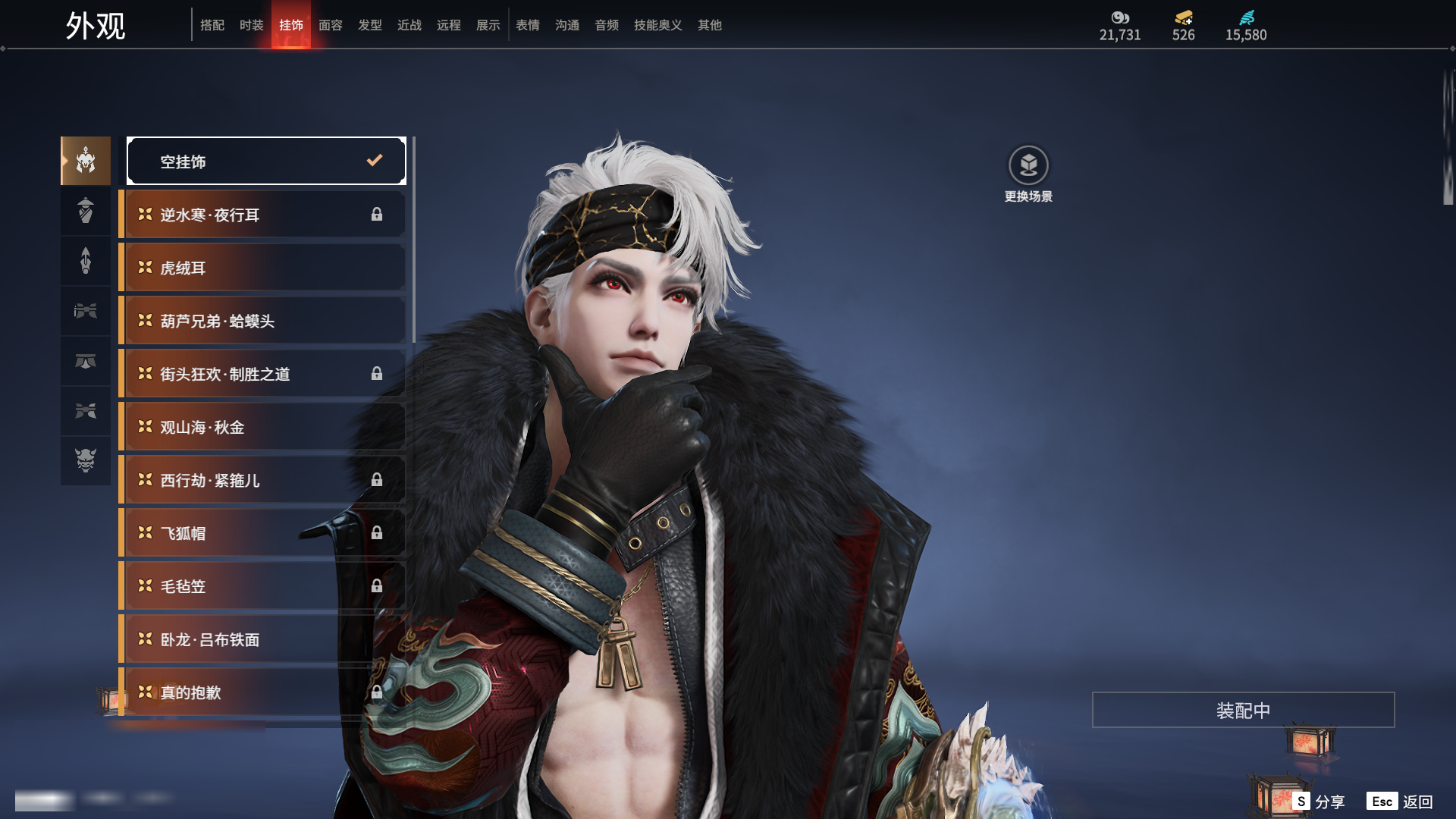Select the 卧龙·吕布铁面 accessory

click(x=262, y=639)
